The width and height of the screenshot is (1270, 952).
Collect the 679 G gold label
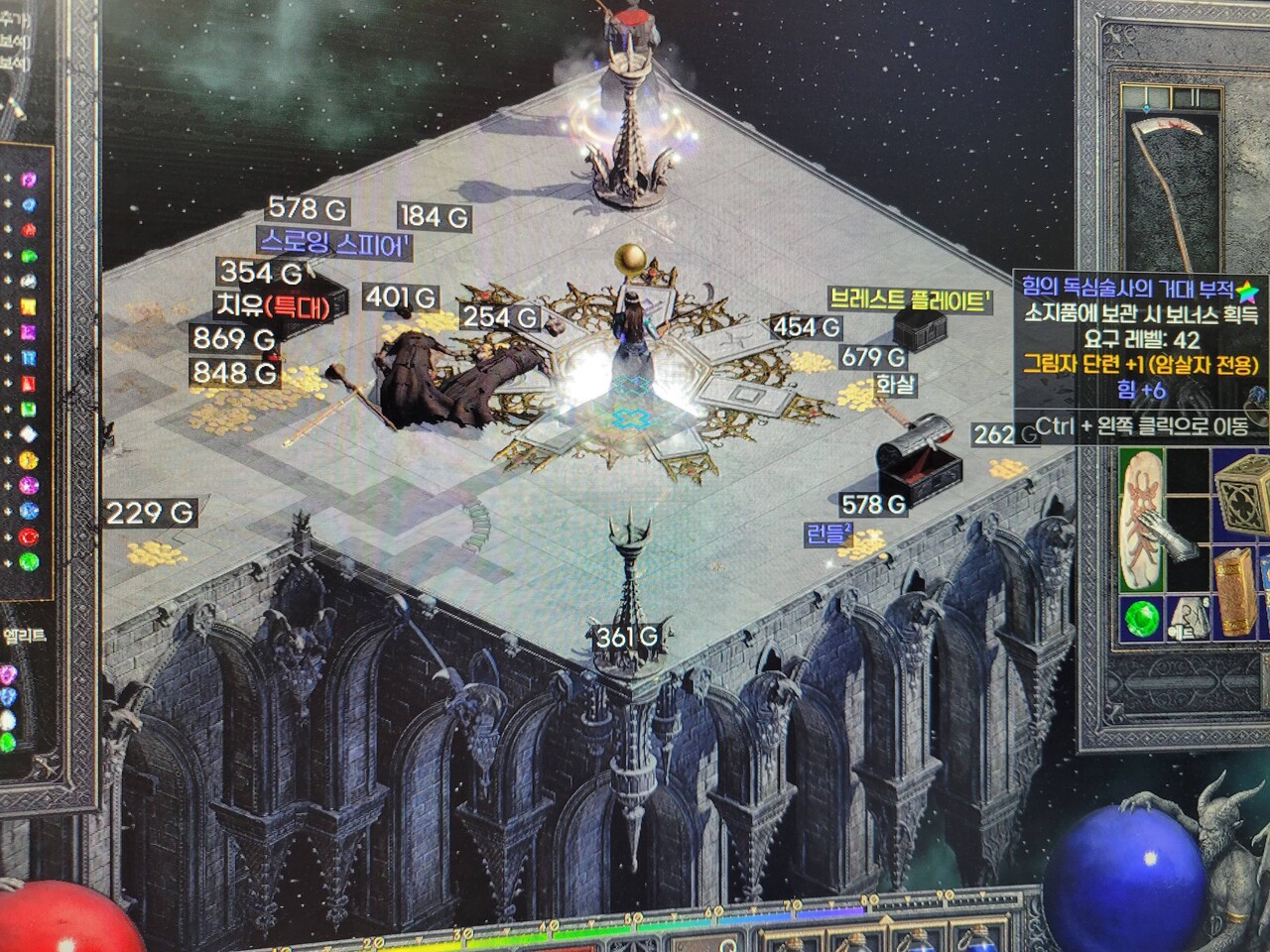(873, 357)
